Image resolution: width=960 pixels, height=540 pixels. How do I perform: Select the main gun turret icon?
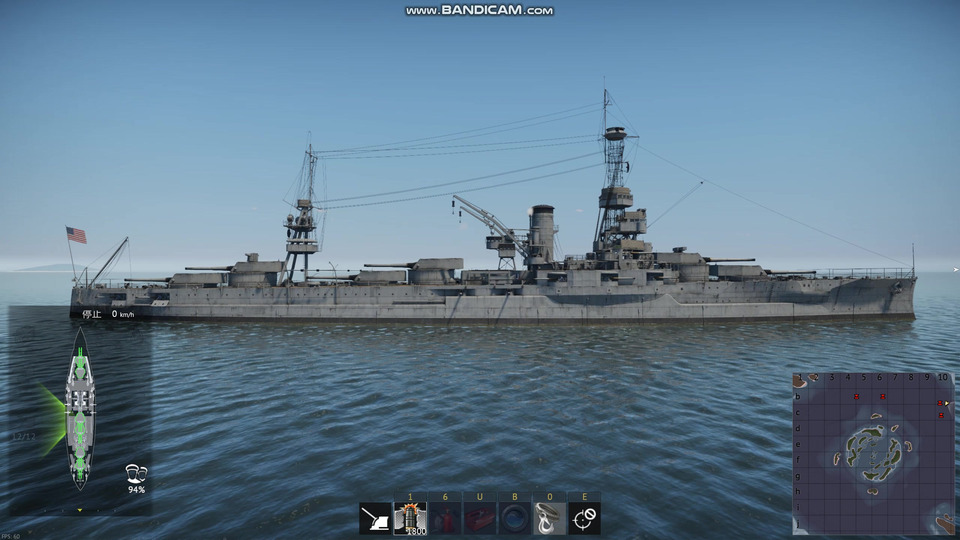[376, 518]
